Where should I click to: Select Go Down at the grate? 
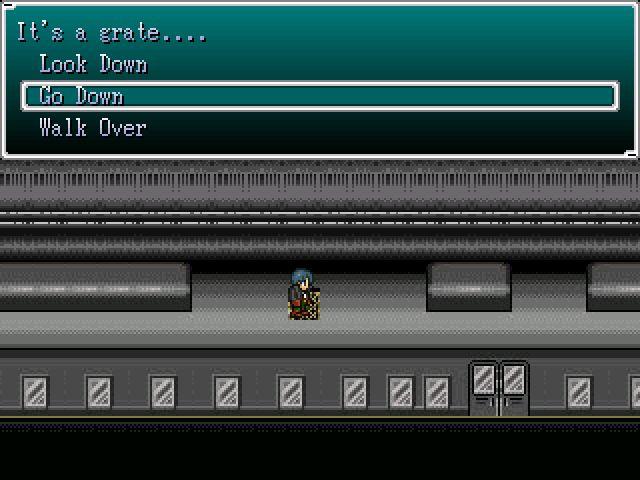[81, 97]
